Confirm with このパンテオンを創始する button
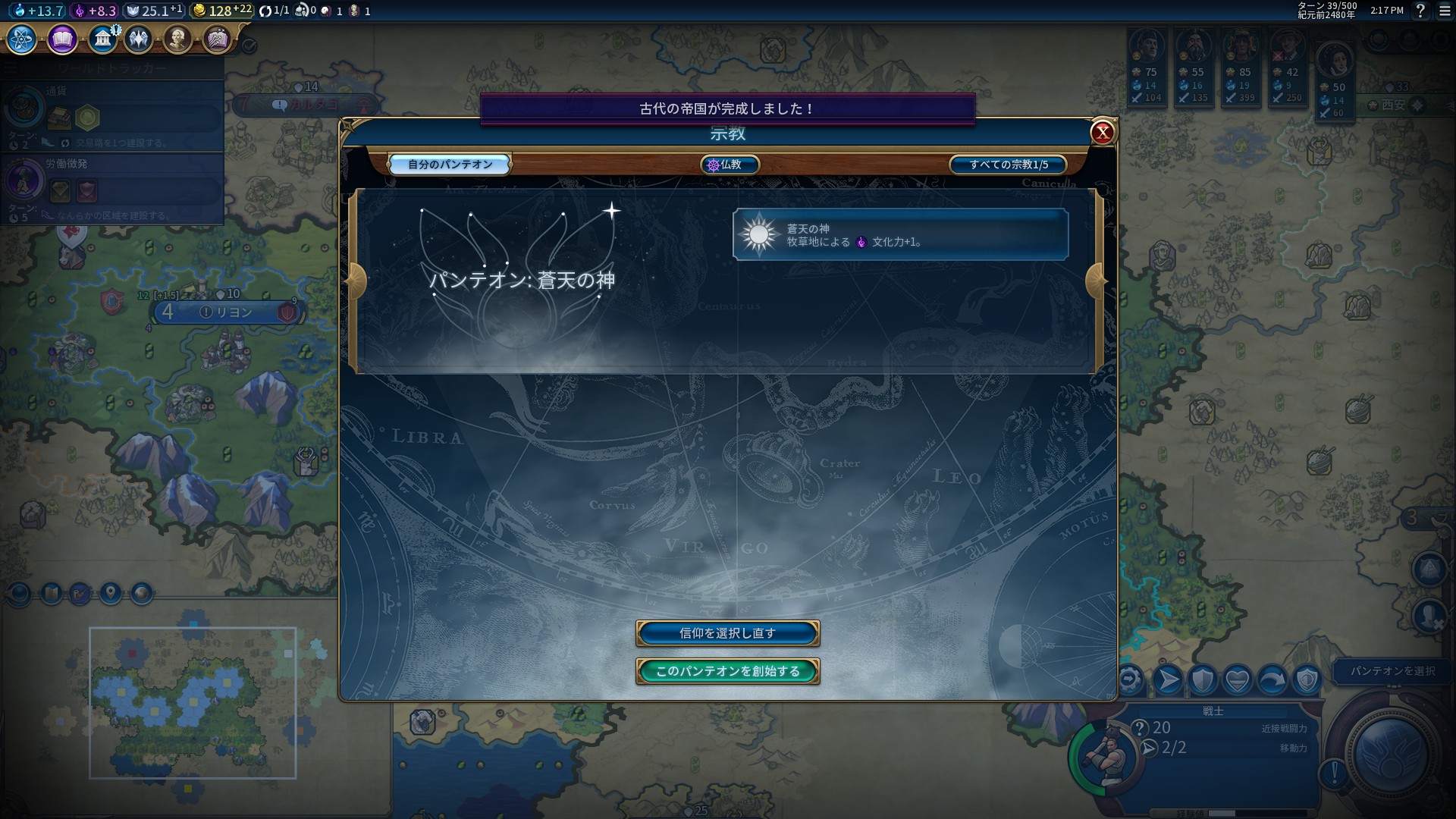Screen dimensions: 1456x819 pos(727,671)
